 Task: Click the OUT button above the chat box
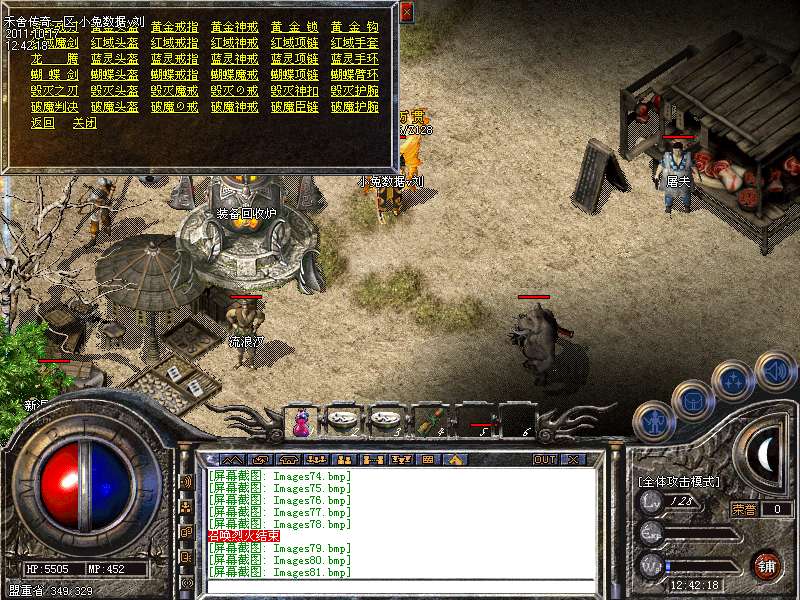545,459
